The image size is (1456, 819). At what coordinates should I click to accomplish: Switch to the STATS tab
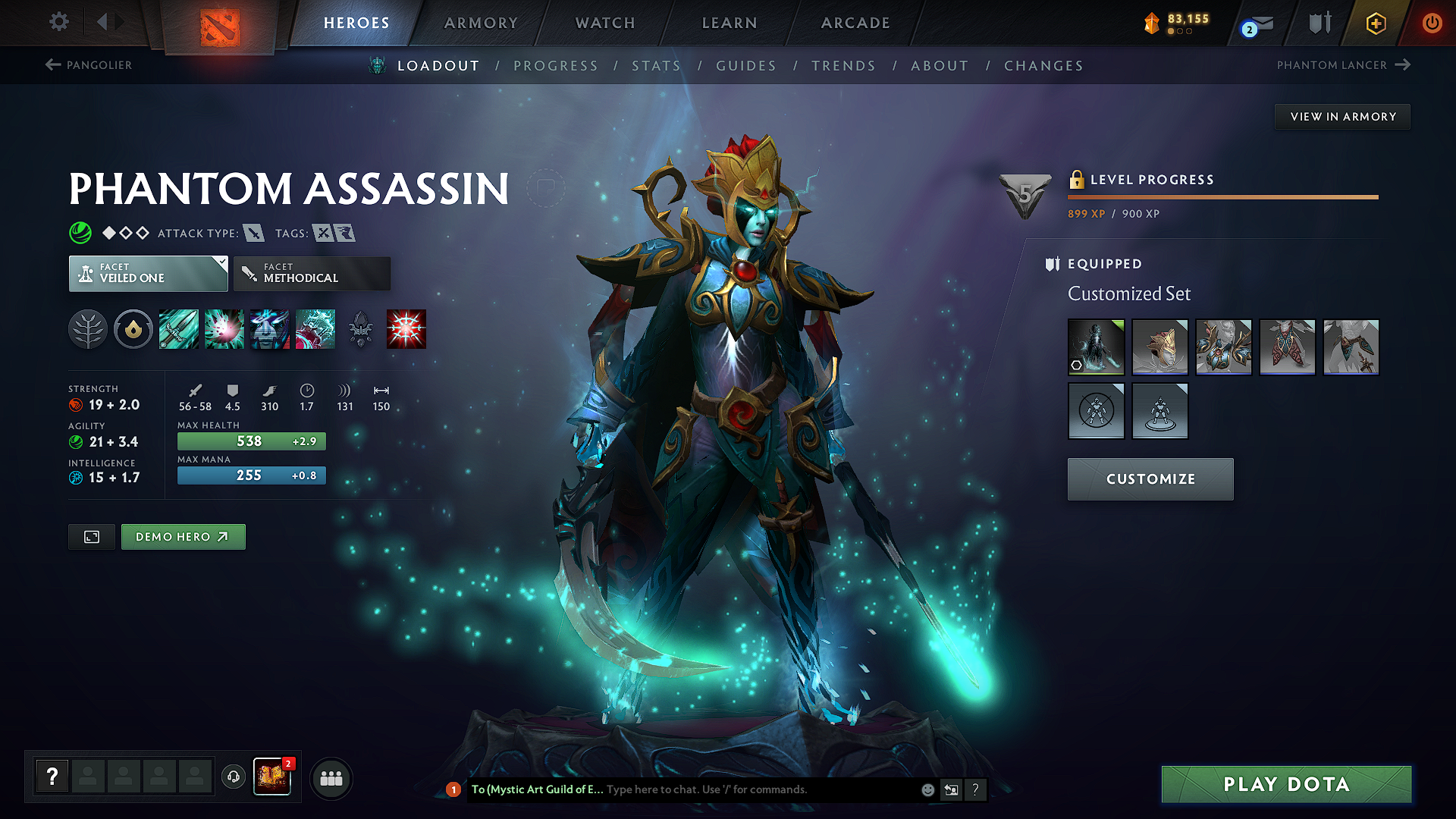656,66
